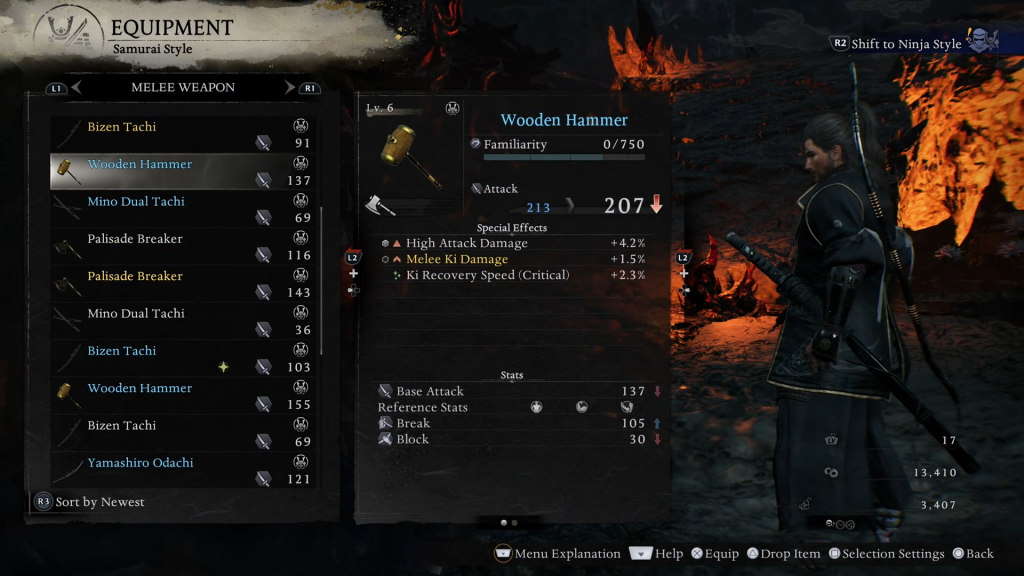Change sorting via Sort by Newest

[x=90, y=502]
